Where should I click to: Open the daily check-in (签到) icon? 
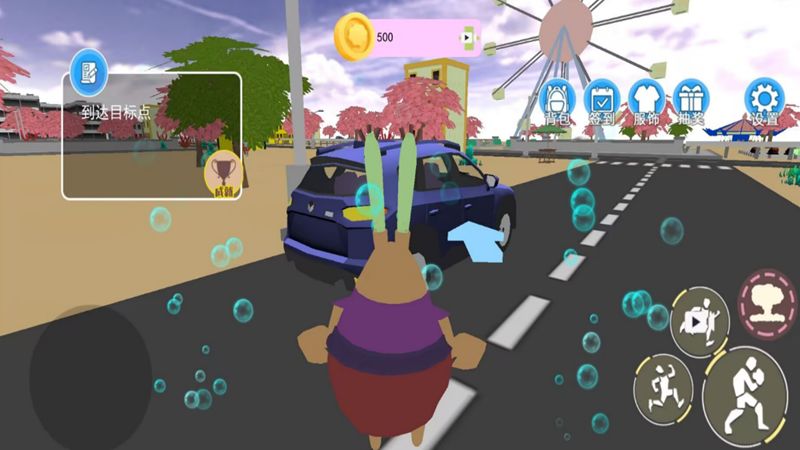coord(602,101)
